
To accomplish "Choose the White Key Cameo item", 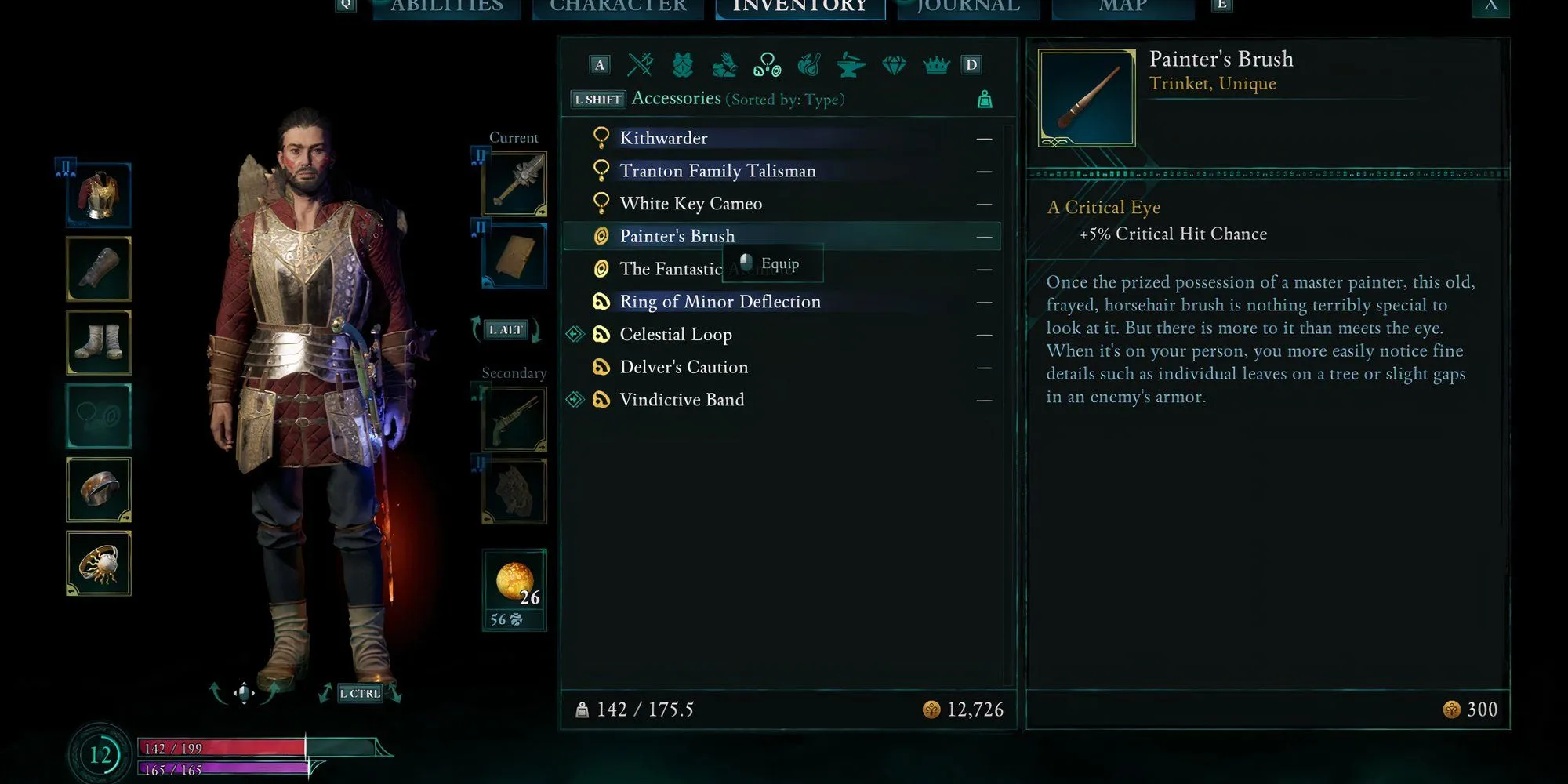I will [x=691, y=204].
